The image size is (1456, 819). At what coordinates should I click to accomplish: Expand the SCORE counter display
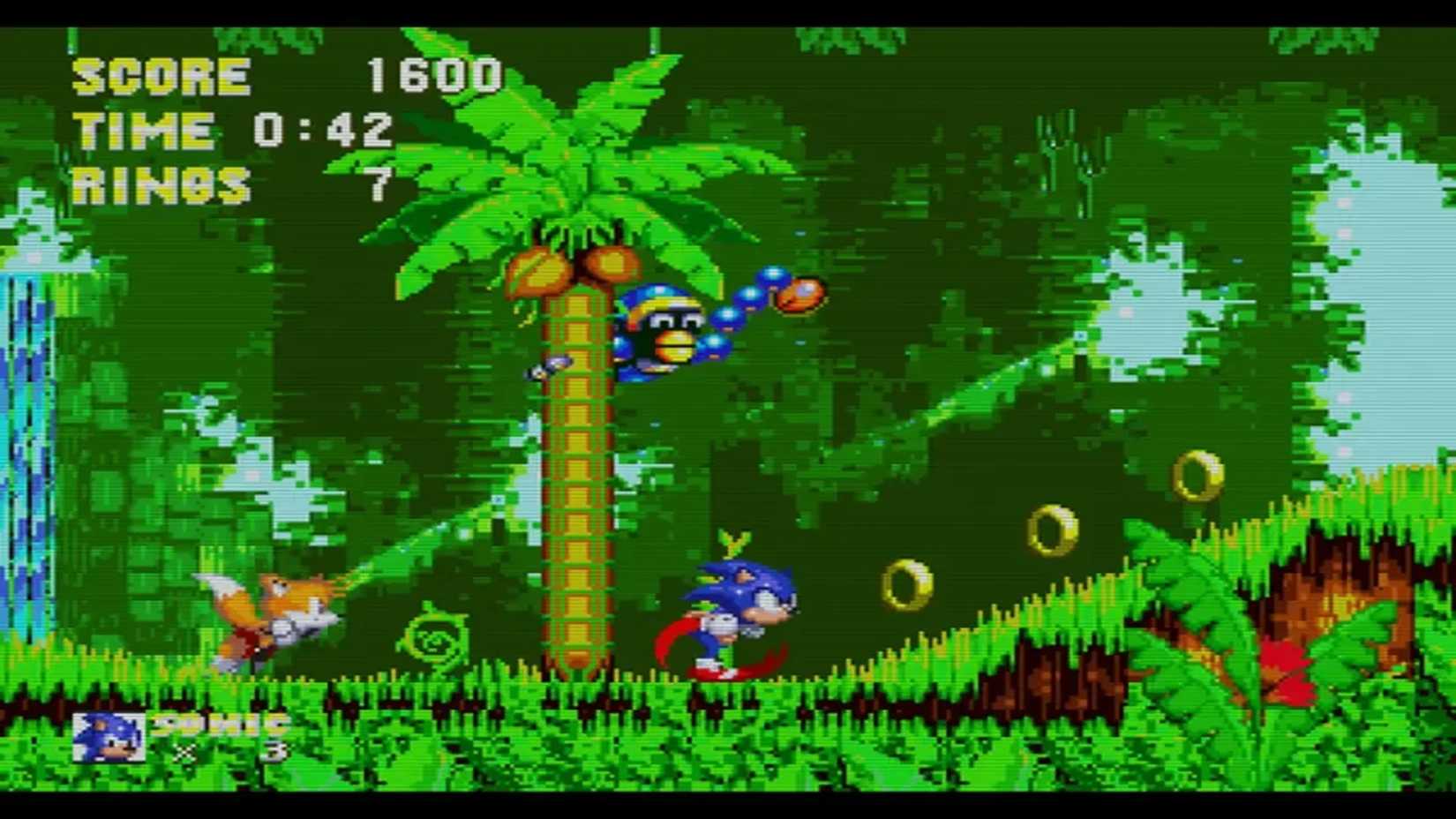[x=282, y=78]
